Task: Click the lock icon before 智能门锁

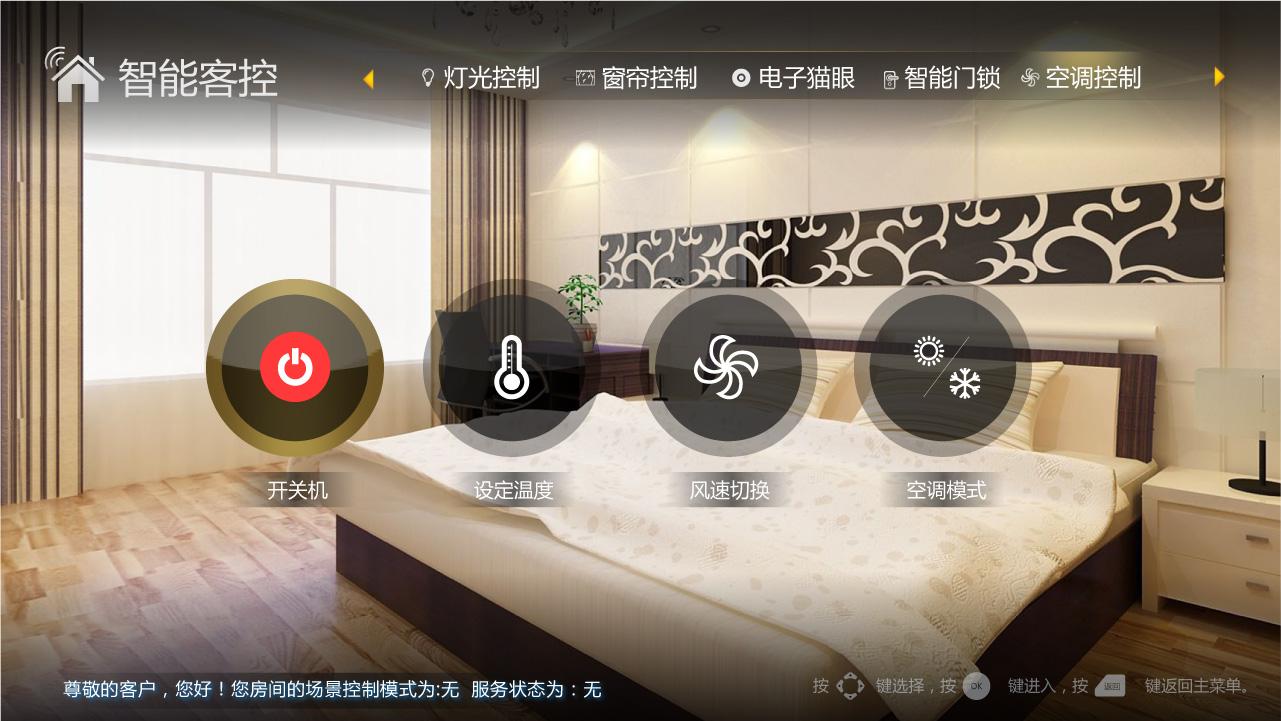Action: point(889,78)
